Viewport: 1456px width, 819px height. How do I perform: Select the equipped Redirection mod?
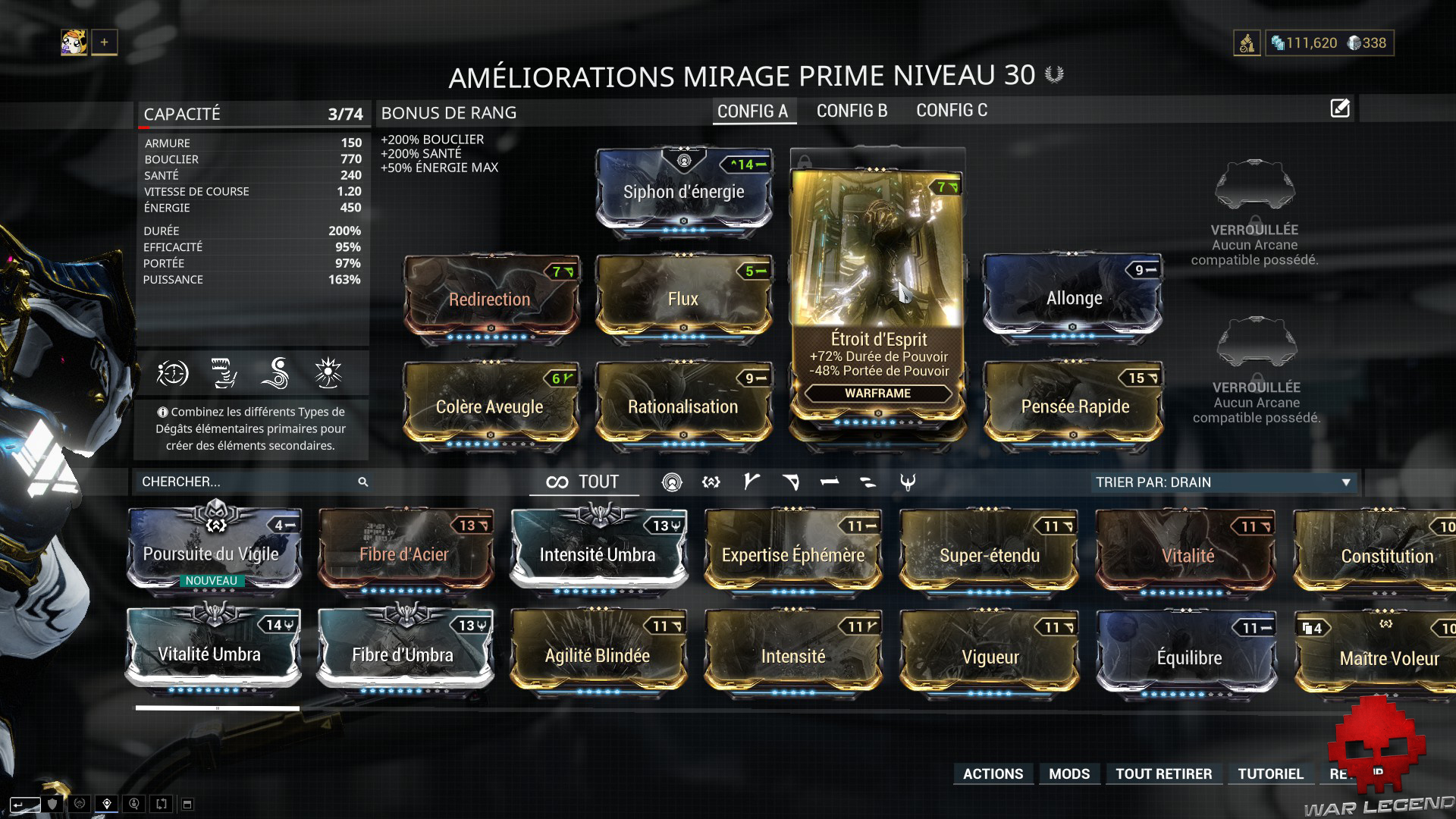490,299
